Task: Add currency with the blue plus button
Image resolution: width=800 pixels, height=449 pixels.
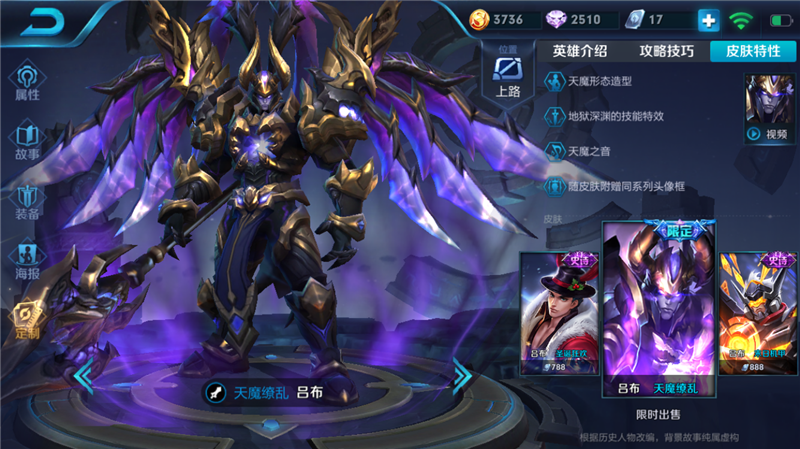Action: click(708, 20)
